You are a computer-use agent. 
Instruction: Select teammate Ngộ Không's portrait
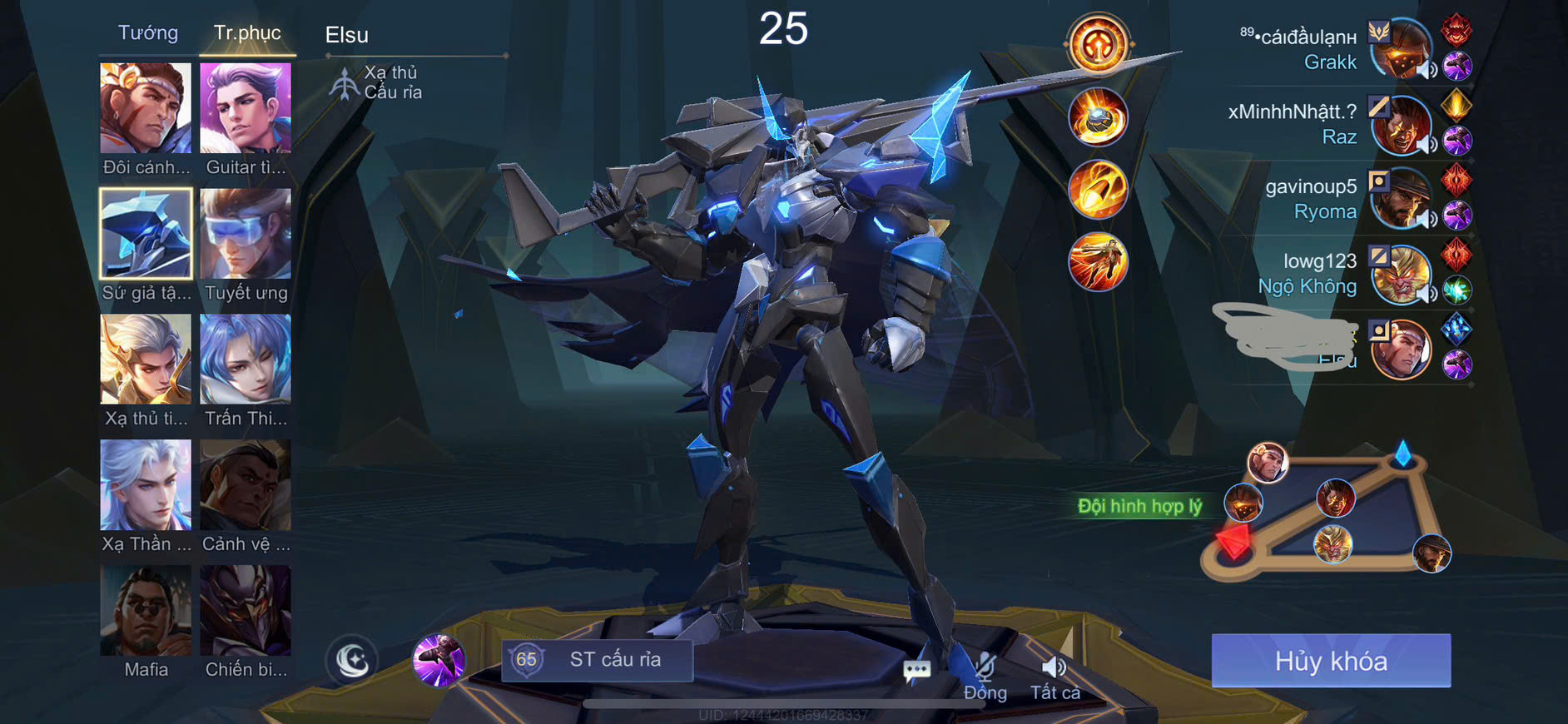tap(1402, 275)
